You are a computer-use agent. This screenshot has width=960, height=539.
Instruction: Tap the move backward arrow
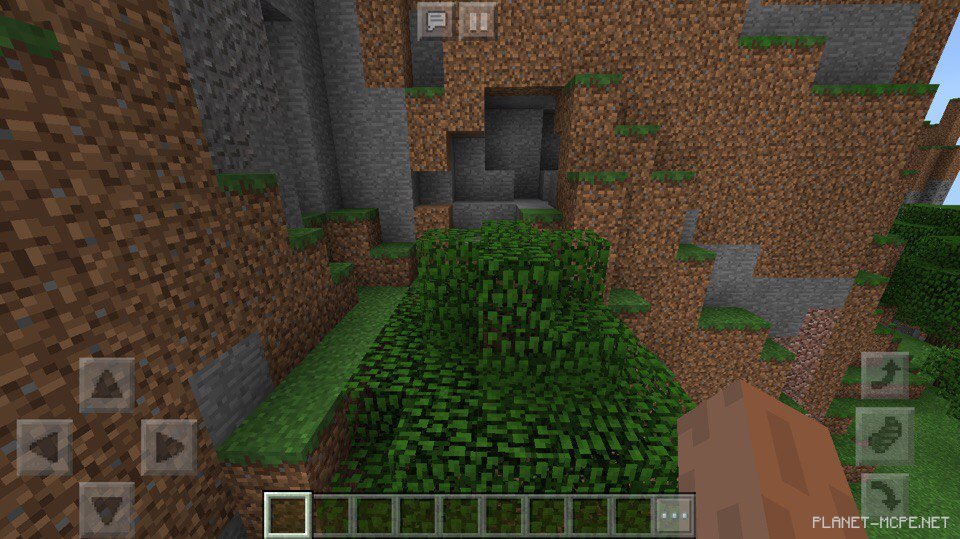pyautogui.click(x=106, y=507)
